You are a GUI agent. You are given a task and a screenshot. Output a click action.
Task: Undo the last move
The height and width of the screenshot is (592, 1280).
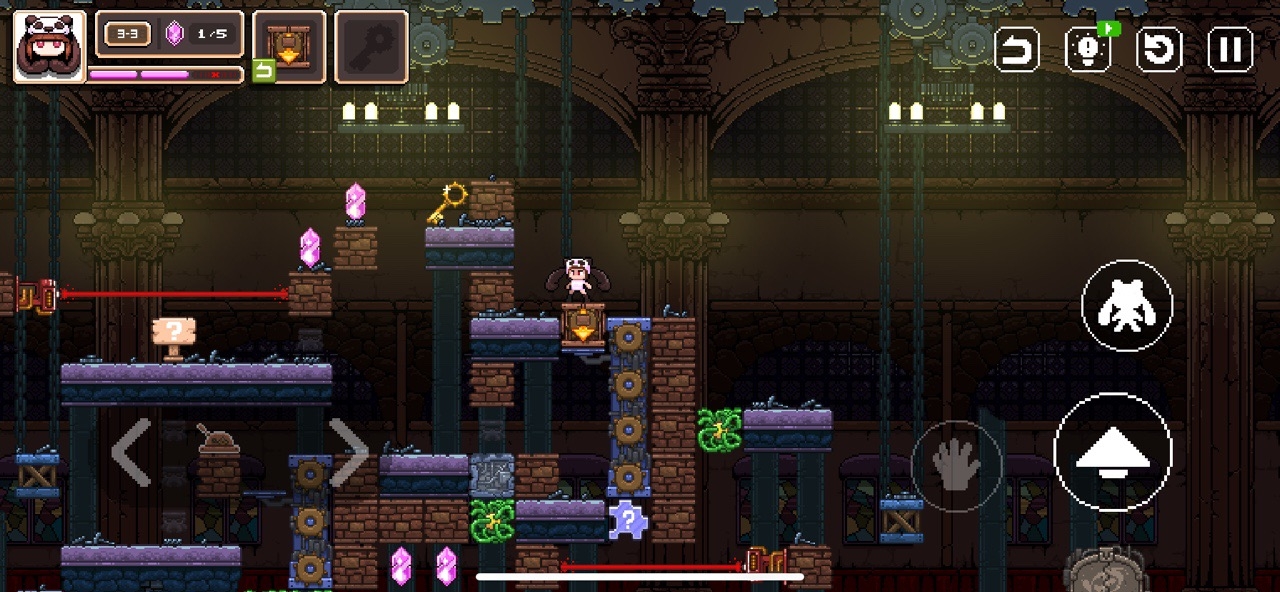[x=1017, y=49]
